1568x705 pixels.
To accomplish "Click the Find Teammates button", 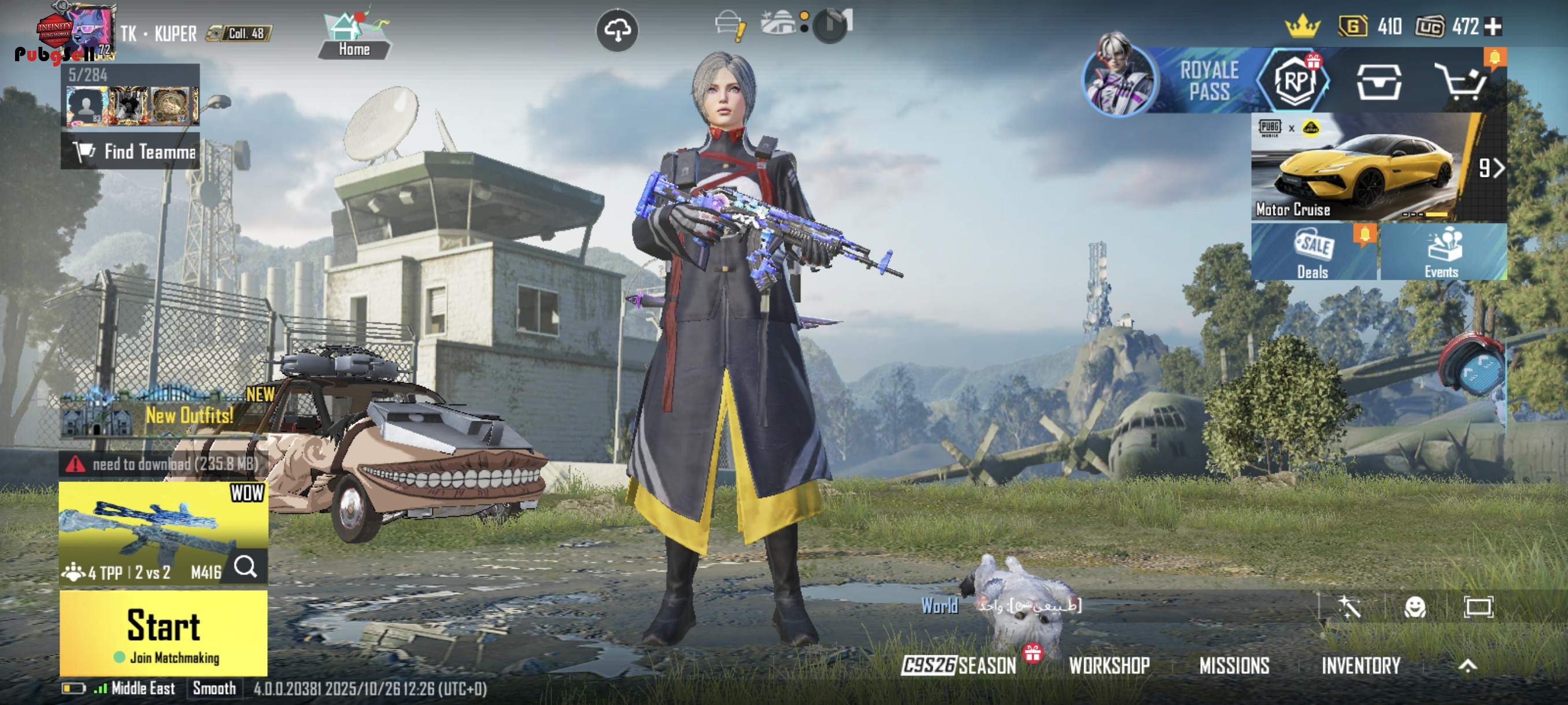I will point(130,151).
